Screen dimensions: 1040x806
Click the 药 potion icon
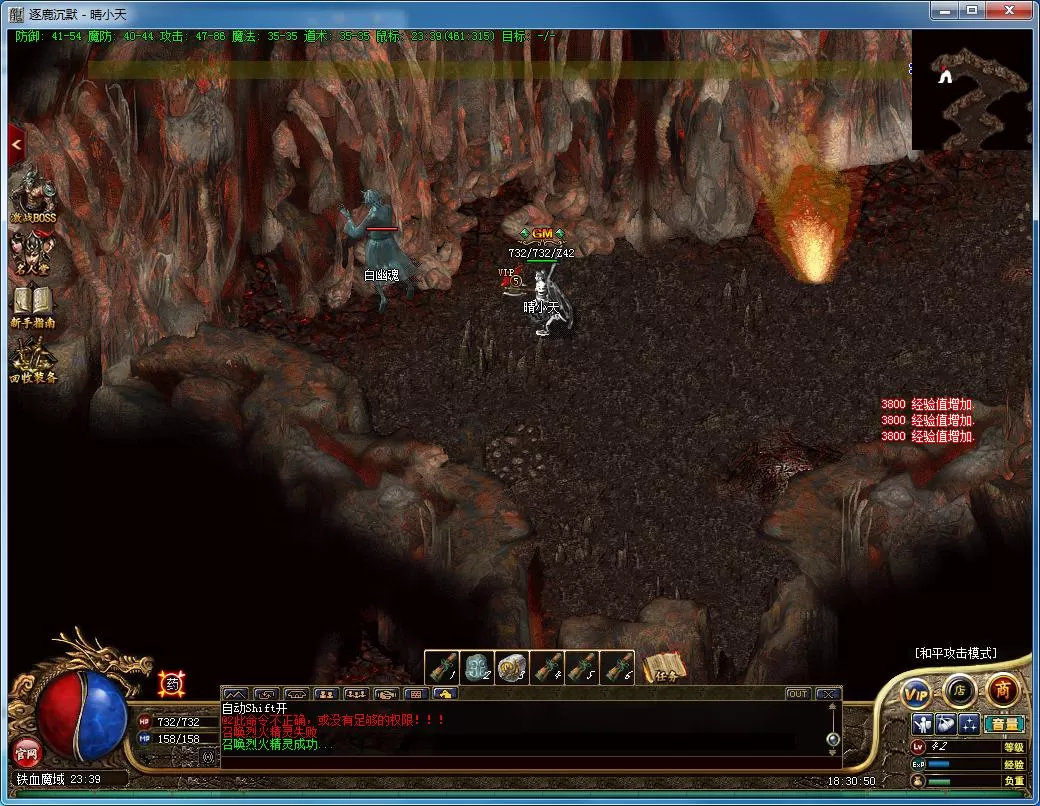pos(172,684)
